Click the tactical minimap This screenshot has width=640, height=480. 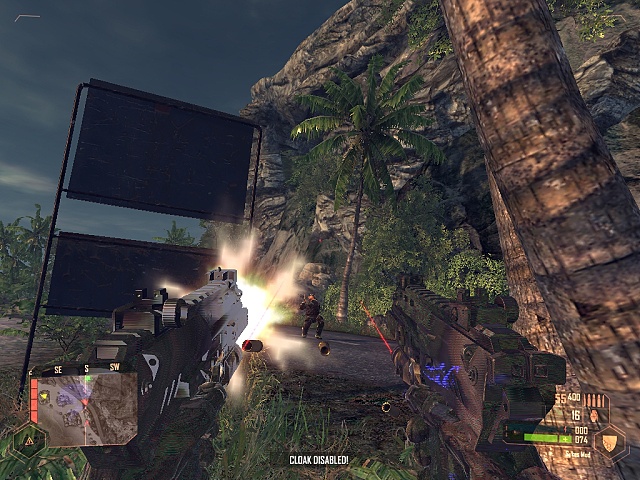84,411
